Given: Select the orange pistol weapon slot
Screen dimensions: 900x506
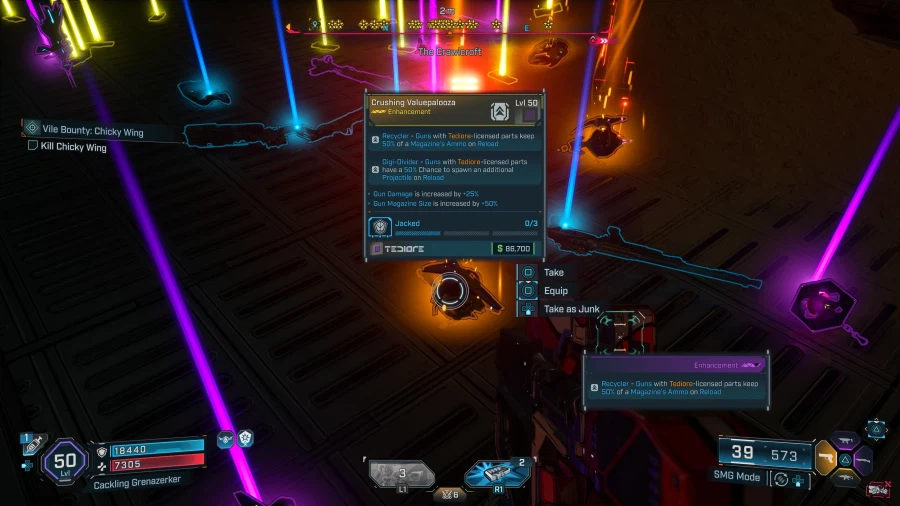Looking at the screenshot, I should 825,457.
